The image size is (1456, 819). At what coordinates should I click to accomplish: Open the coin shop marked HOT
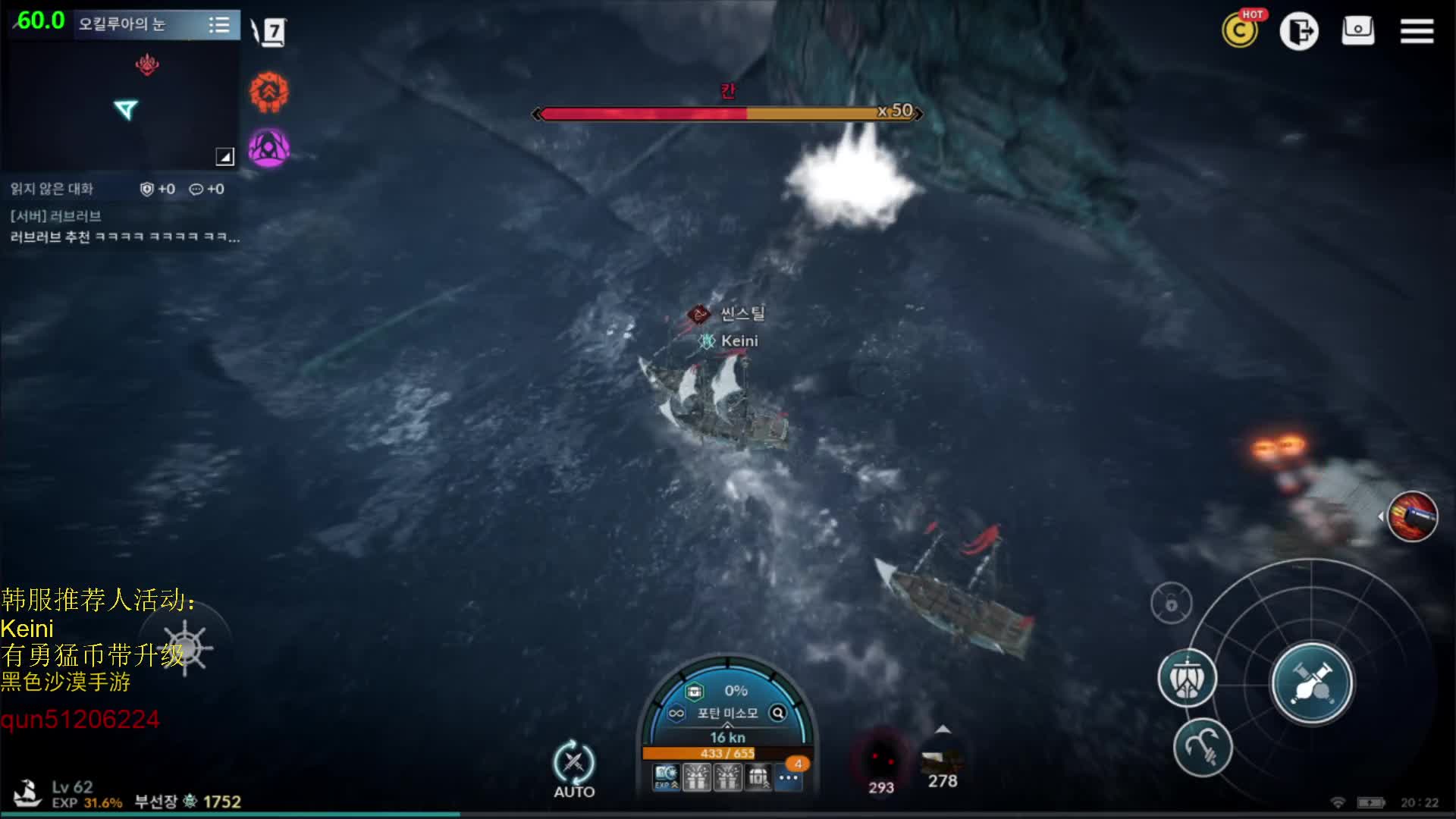1240,31
